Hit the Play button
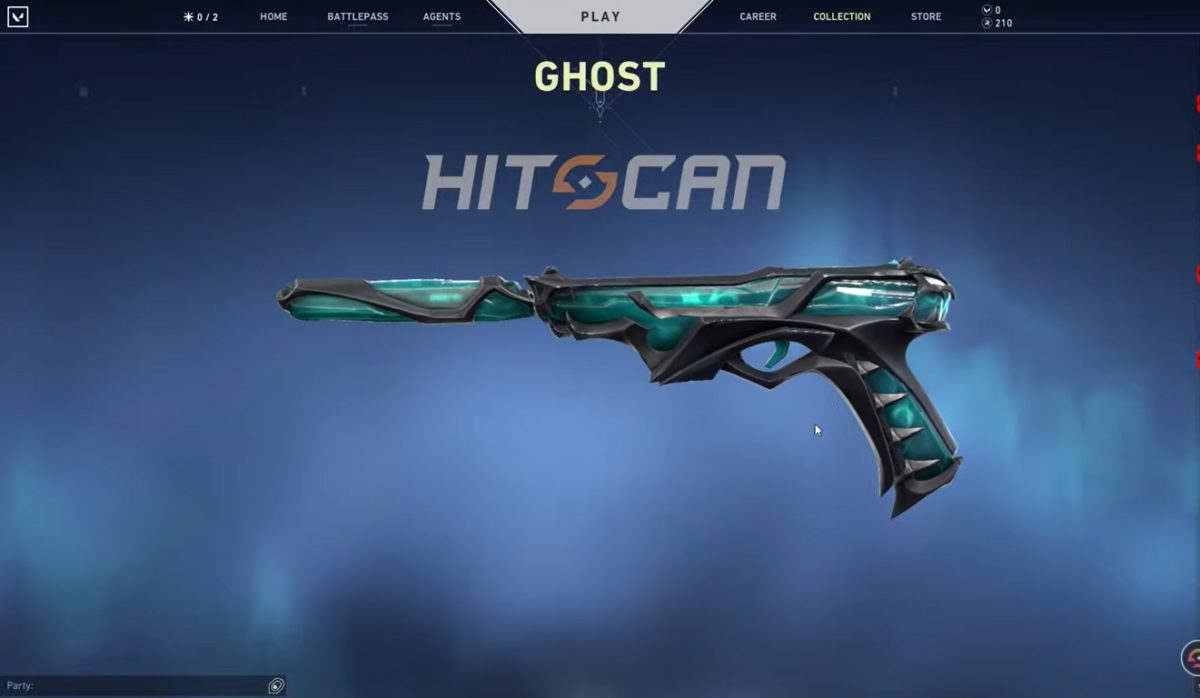The width and height of the screenshot is (1200, 698). click(600, 17)
